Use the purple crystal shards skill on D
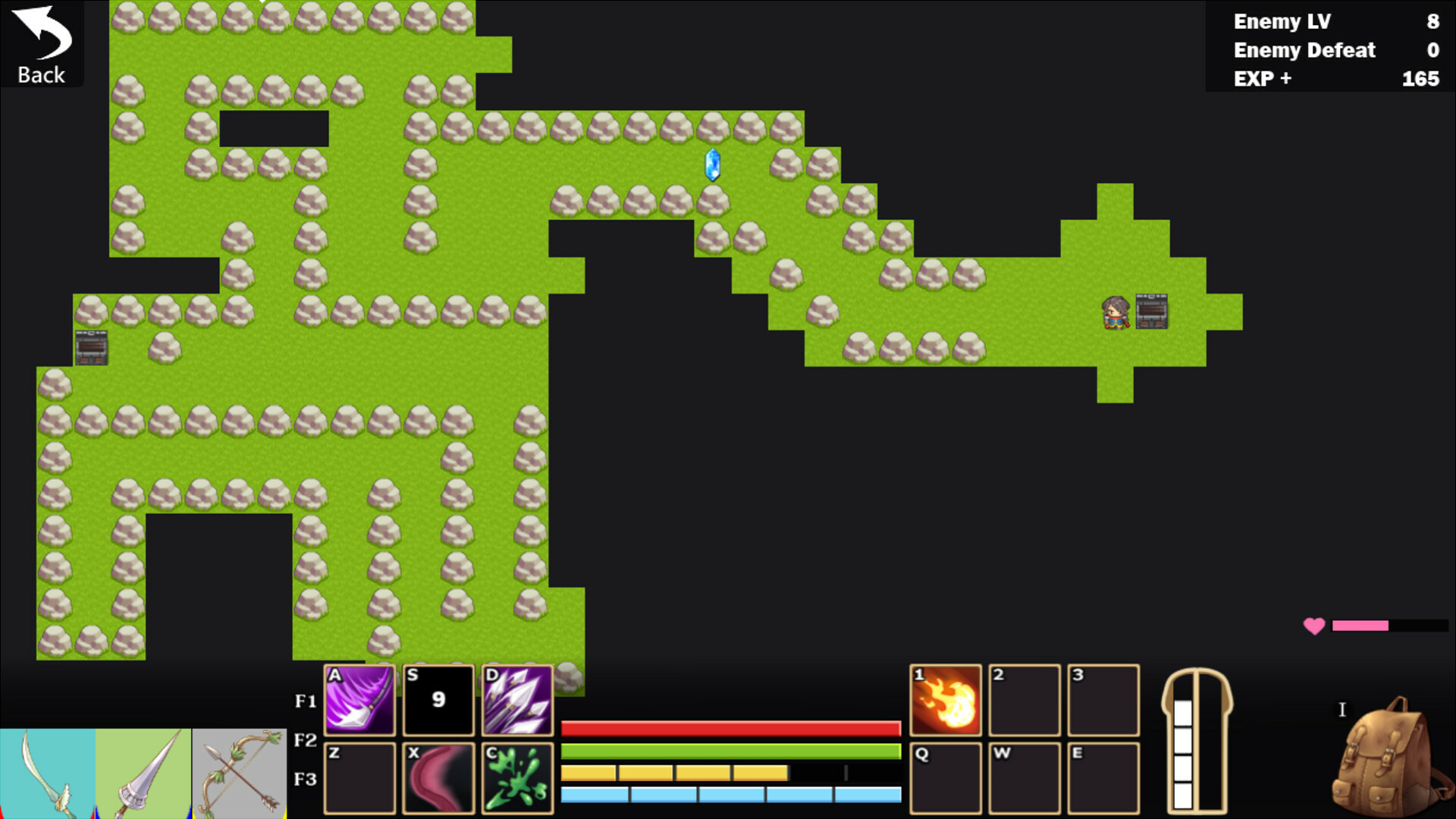Viewport: 1456px width, 819px height. [517, 700]
